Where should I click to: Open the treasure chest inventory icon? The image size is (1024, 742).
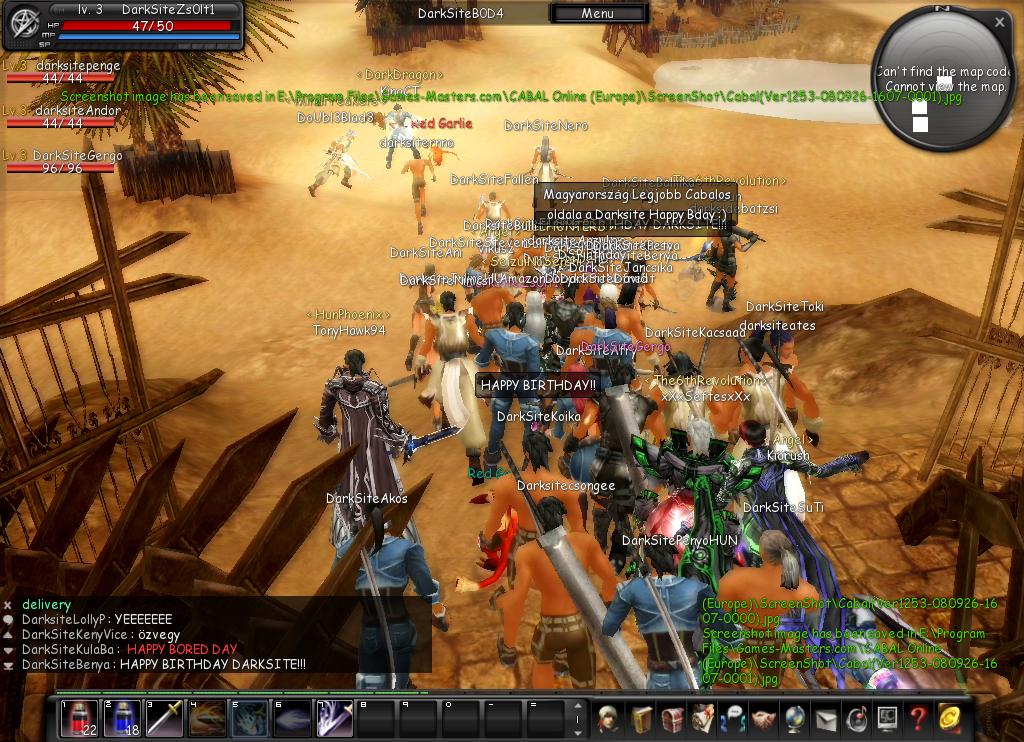pyautogui.click(x=671, y=719)
